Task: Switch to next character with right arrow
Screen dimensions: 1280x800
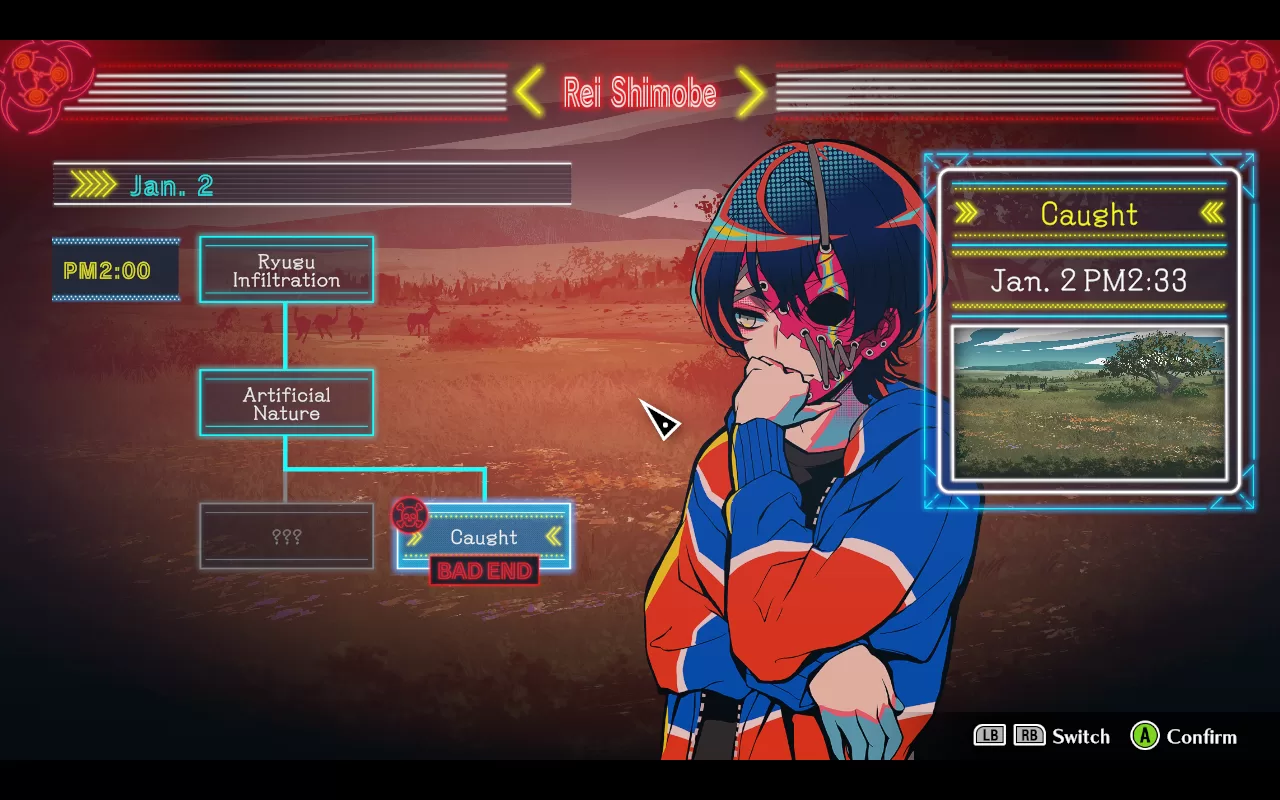Action: click(752, 93)
